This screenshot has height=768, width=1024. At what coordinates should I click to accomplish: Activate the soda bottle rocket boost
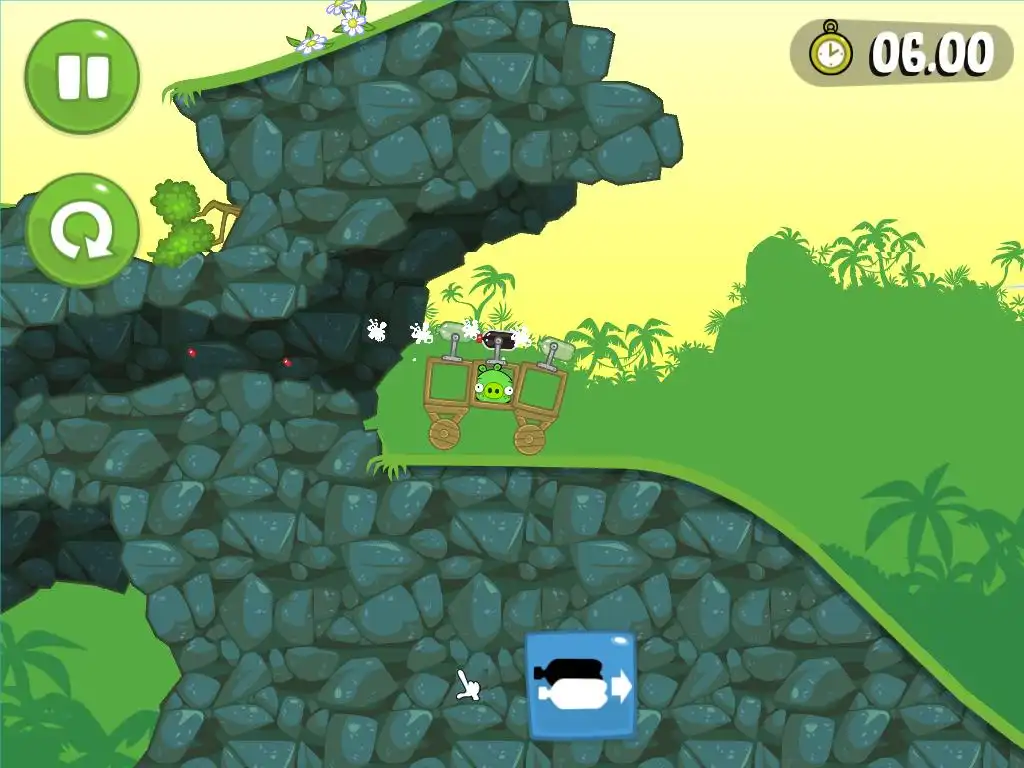[581, 686]
